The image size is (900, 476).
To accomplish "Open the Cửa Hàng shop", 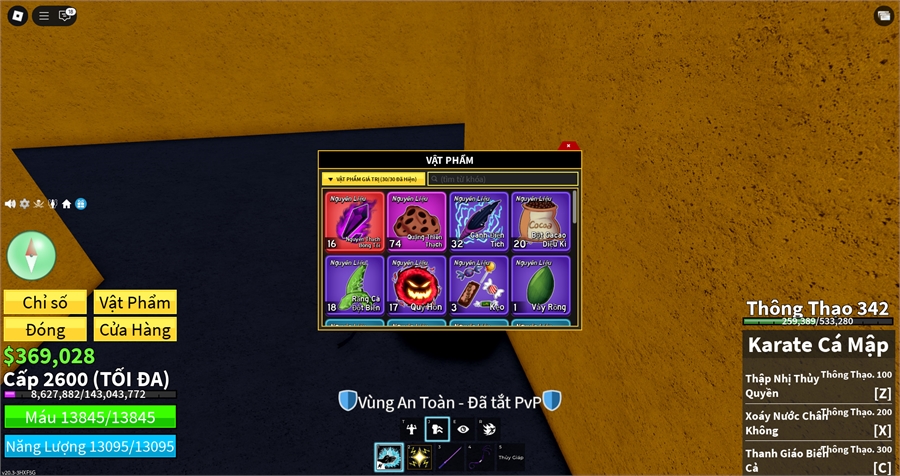I will pos(135,329).
